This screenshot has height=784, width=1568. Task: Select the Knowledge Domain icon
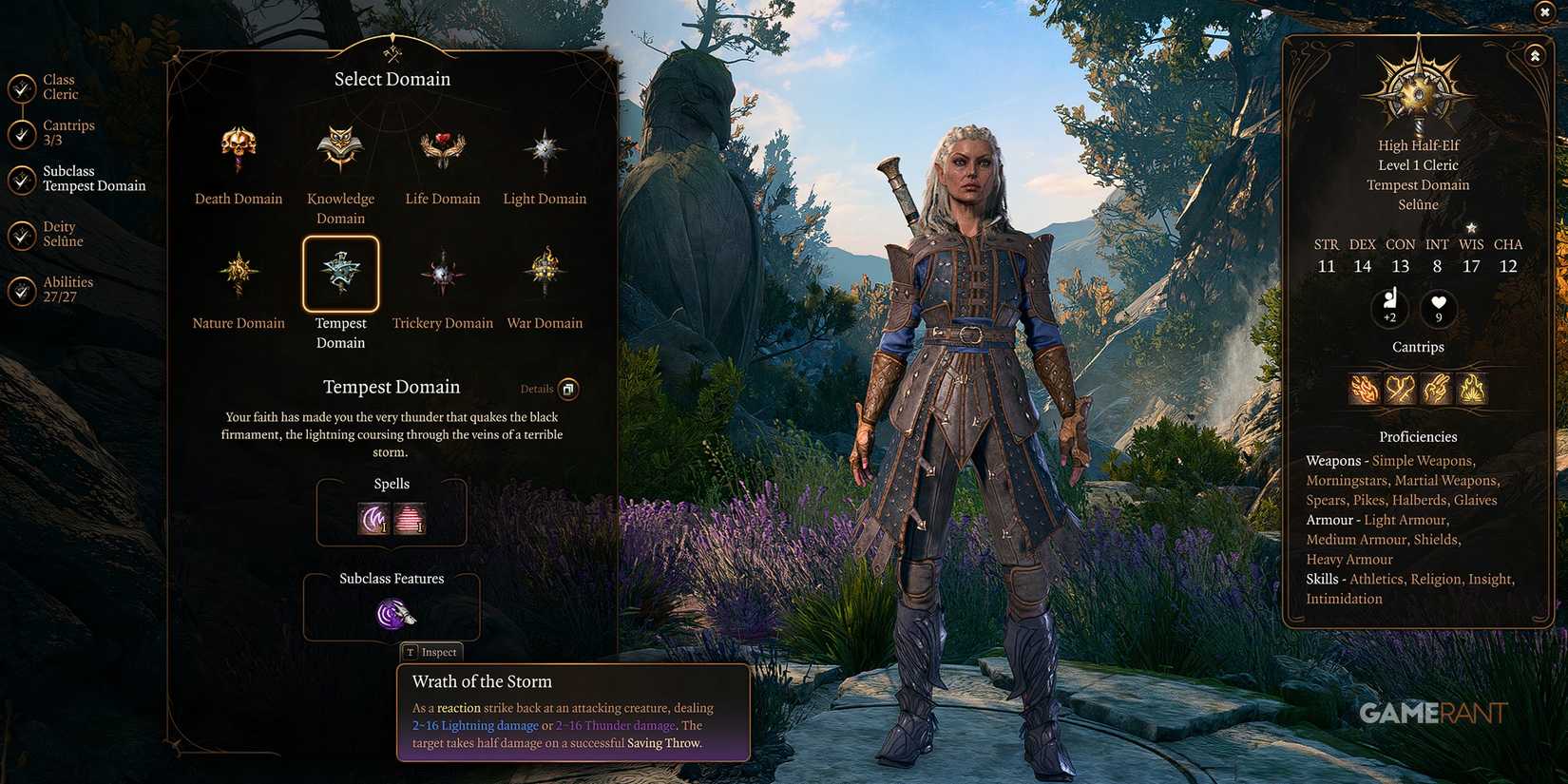[340, 147]
